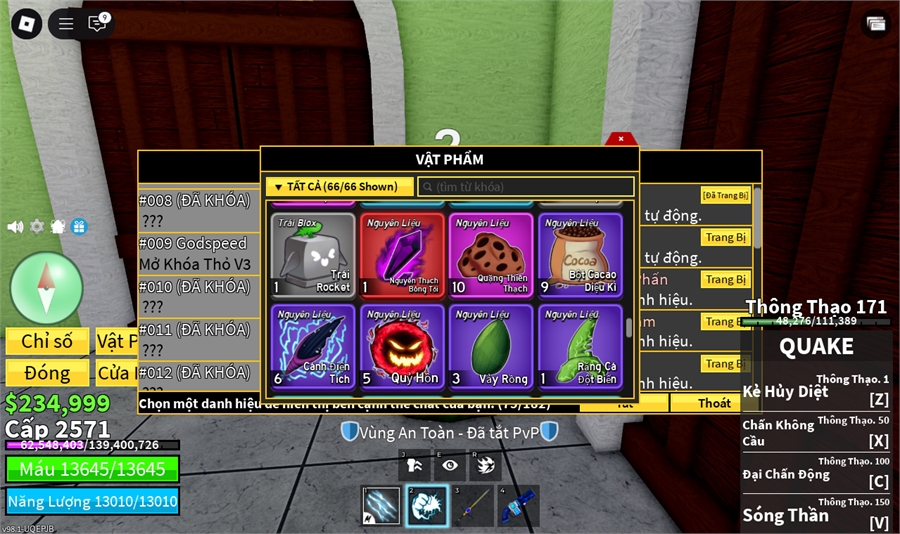The width and height of the screenshot is (900, 534).
Task: Select the Vảy Rồng dragon scale
Action: pos(491,346)
